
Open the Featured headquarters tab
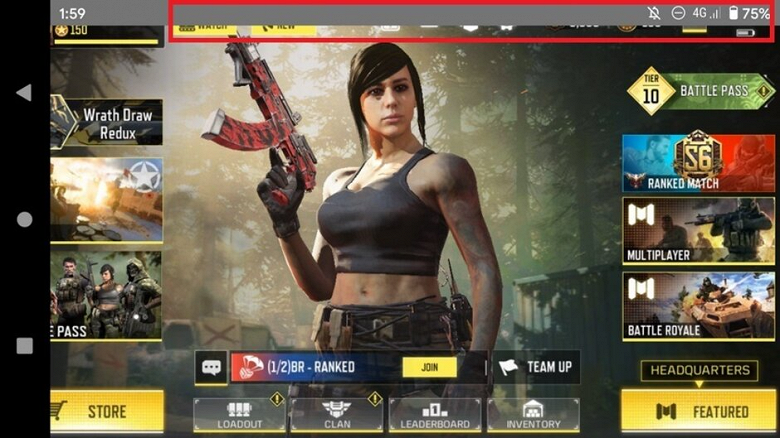(699, 411)
